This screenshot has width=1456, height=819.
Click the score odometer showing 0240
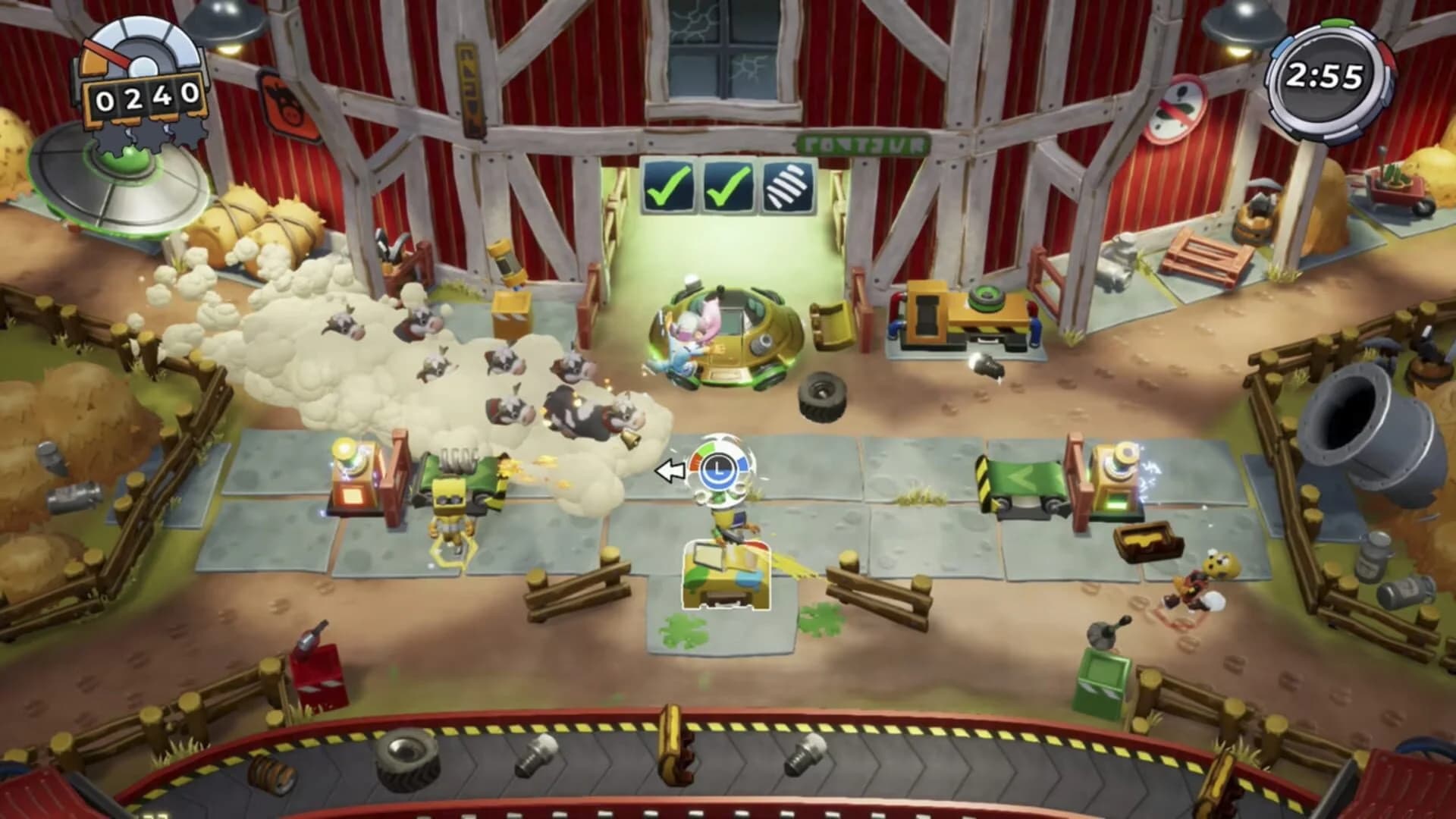click(x=146, y=95)
